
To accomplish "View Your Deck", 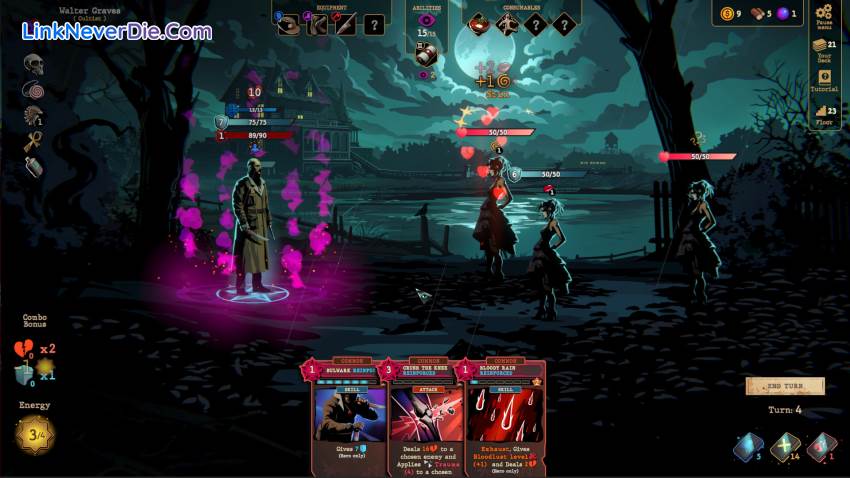I will [824, 50].
